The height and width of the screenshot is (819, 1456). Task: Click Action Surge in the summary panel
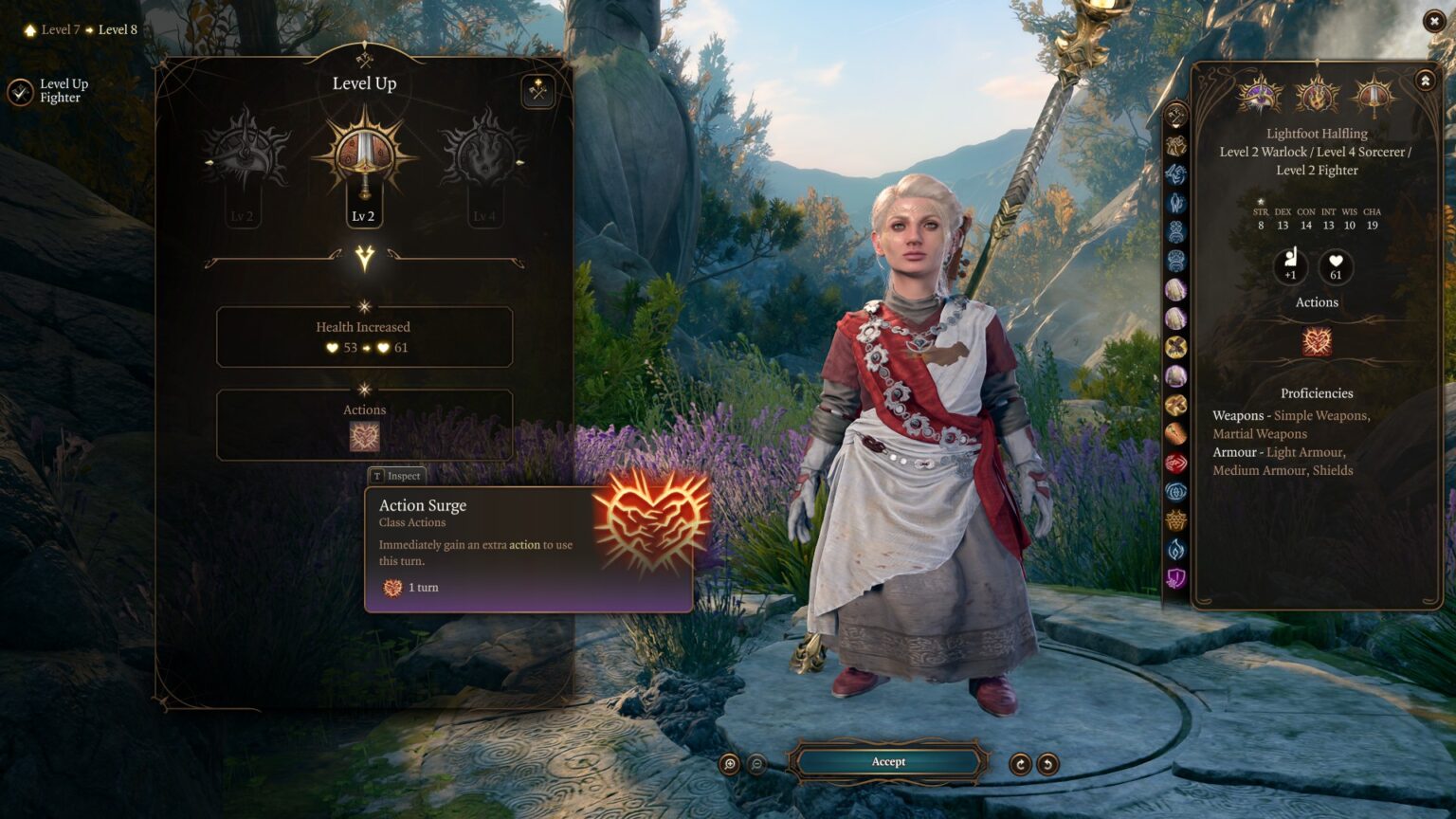click(x=1317, y=341)
